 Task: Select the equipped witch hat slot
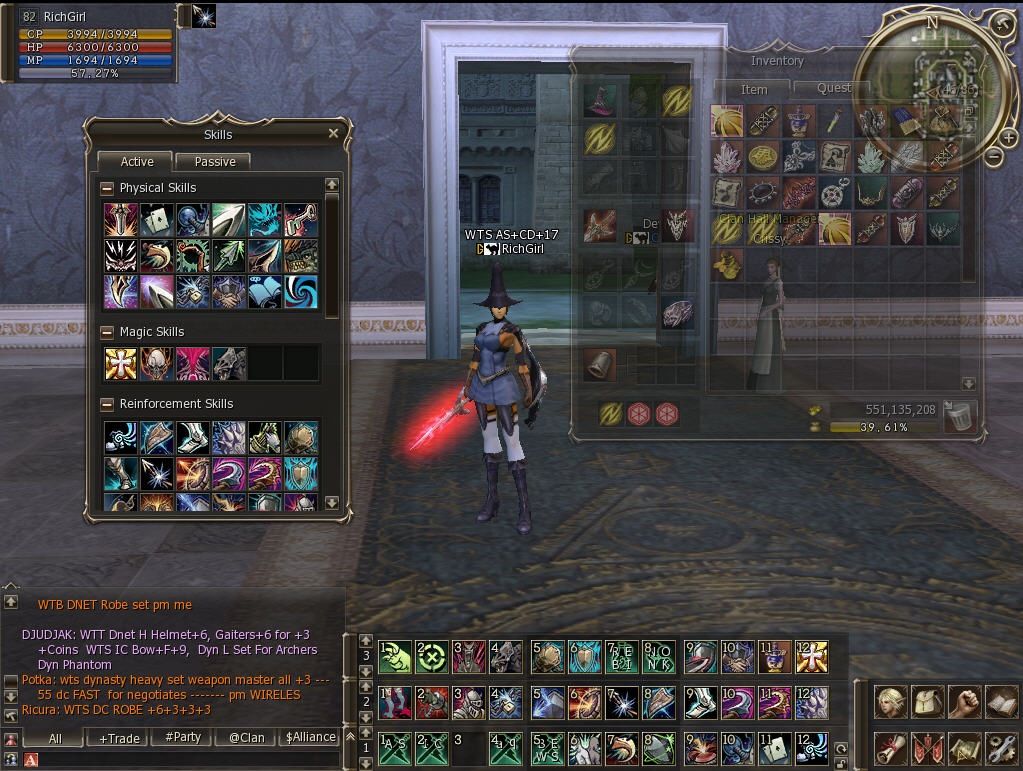click(x=601, y=100)
